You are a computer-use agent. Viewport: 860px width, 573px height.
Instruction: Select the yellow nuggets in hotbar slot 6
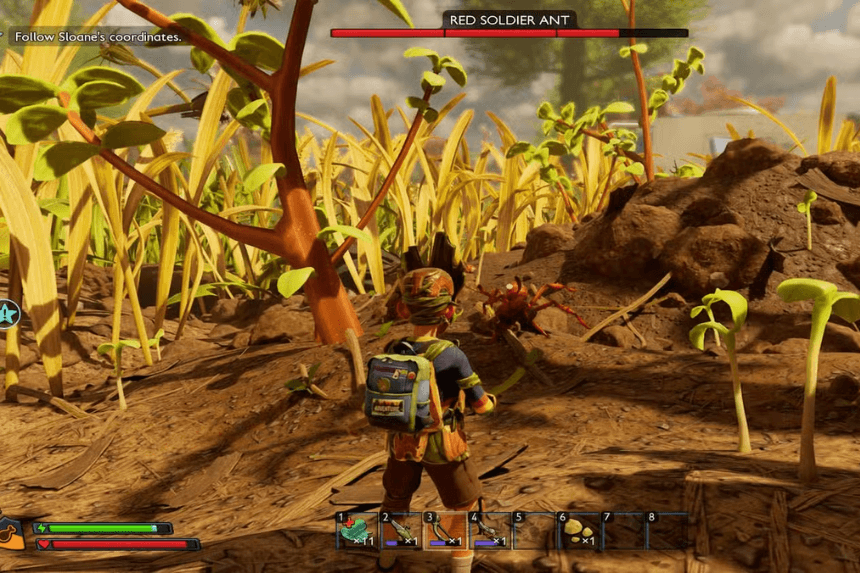point(577,531)
